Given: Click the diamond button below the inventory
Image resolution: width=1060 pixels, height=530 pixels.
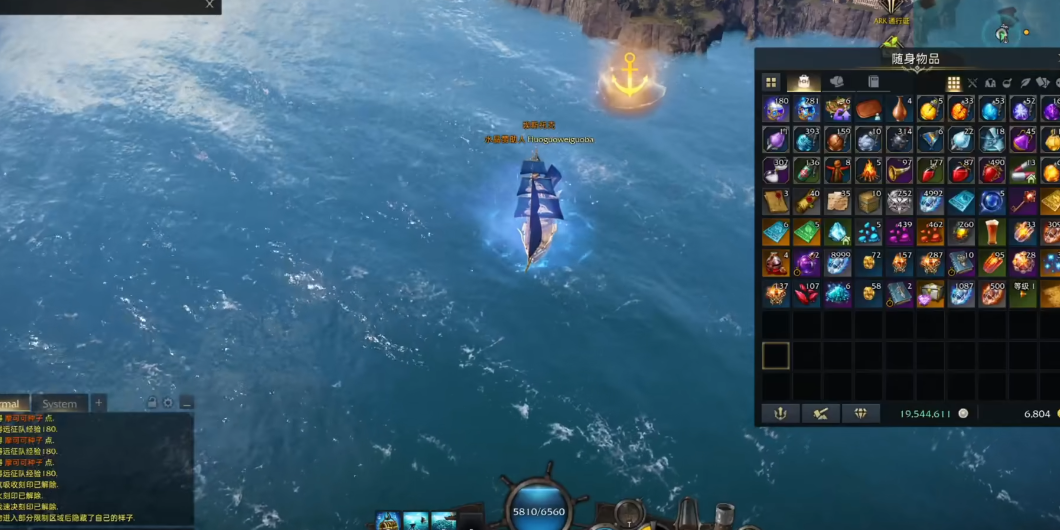Looking at the screenshot, I should coord(860,413).
